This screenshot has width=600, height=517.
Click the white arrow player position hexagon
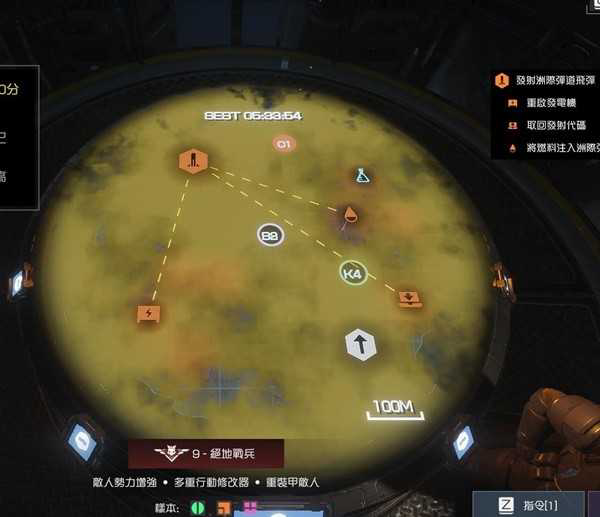click(x=361, y=345)
